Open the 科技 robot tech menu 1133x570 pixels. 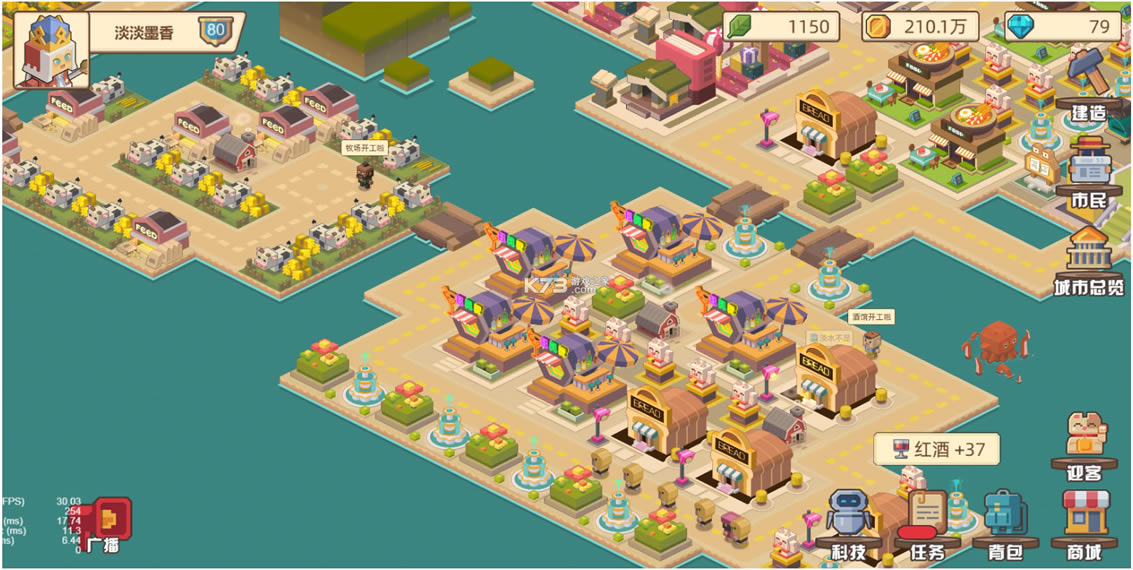click(x=849, y=524)
